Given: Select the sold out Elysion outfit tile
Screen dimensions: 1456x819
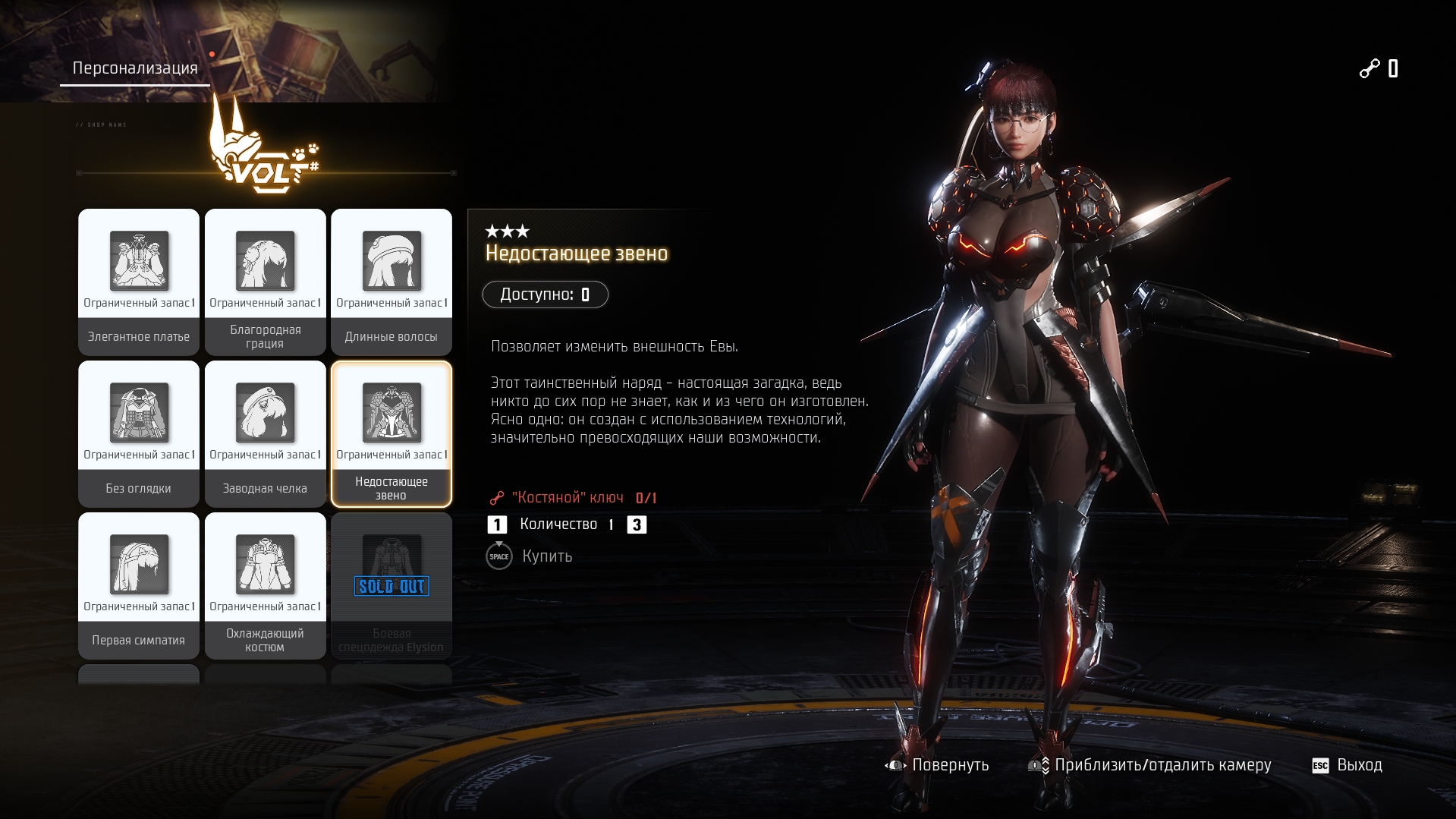Looking at the screenshot, I should [x=392, y=585].
